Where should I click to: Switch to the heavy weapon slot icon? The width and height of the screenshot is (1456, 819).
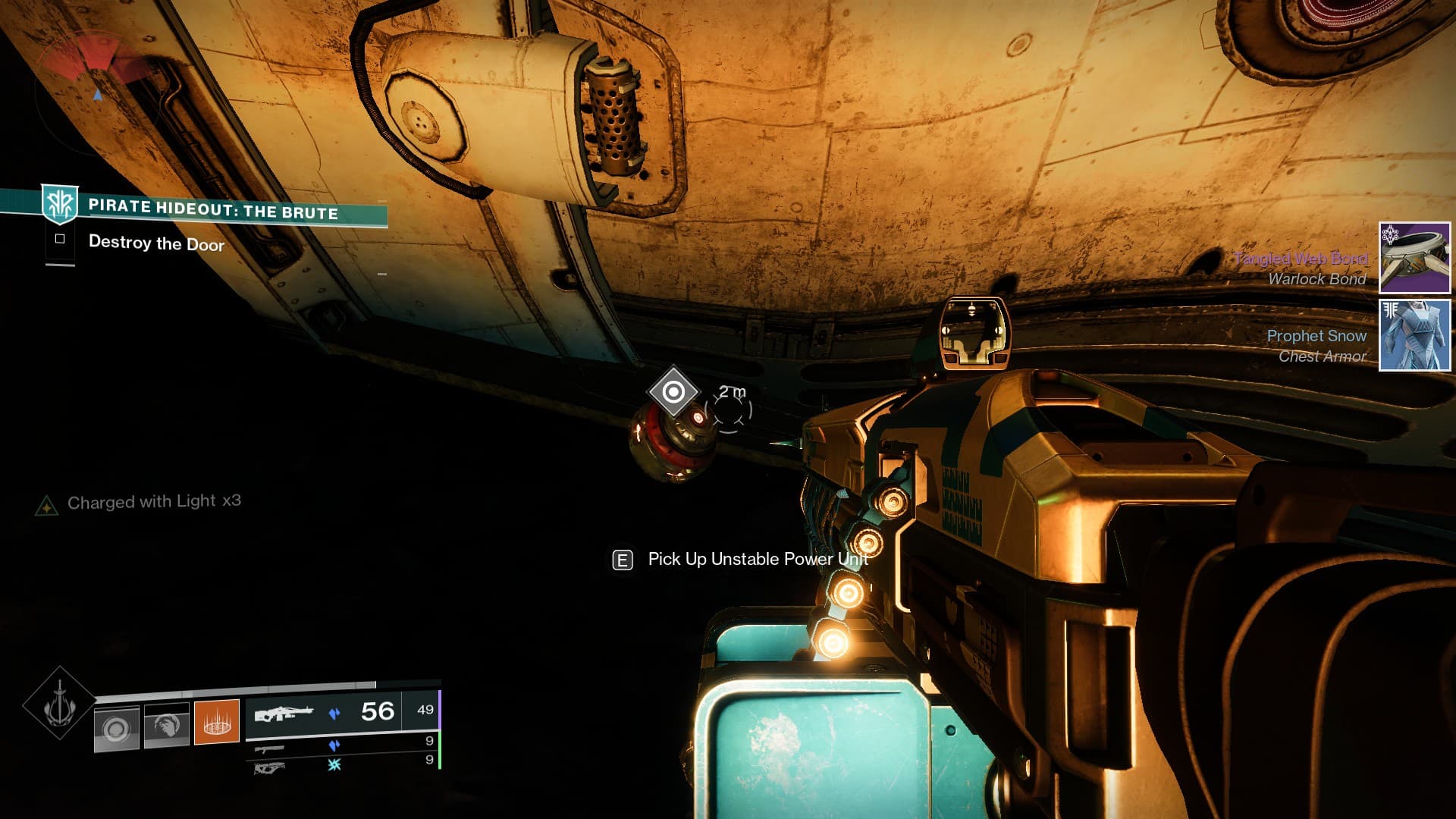[269, 768]
